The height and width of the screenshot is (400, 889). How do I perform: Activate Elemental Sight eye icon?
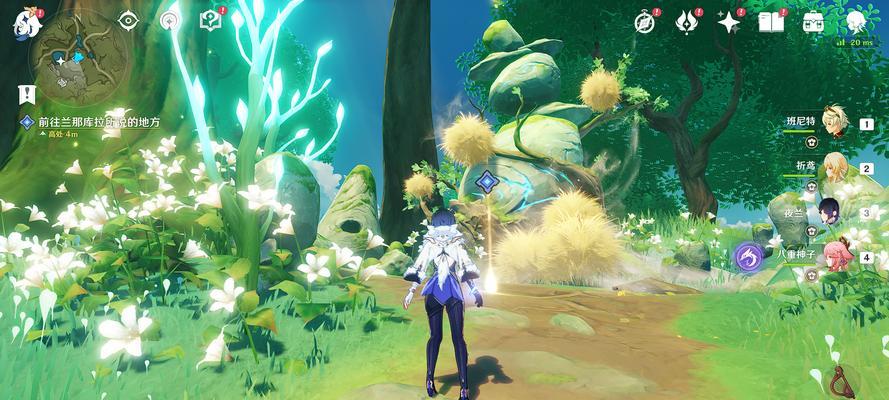(128, 20)
